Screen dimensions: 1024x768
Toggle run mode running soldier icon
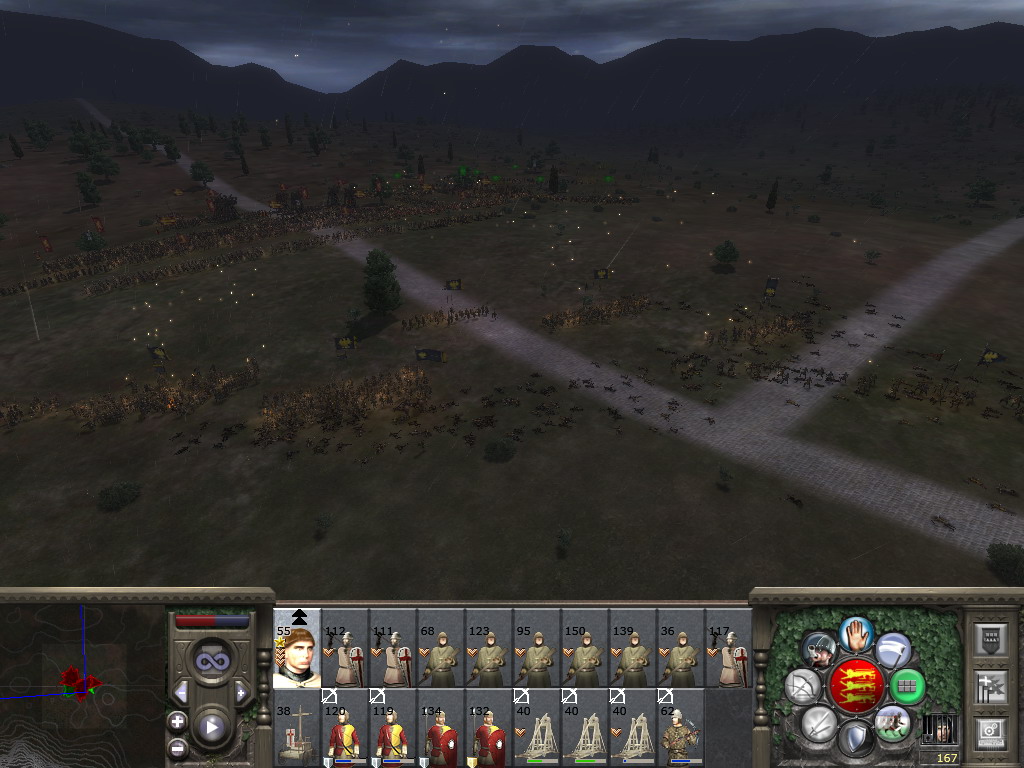(892, 722)
